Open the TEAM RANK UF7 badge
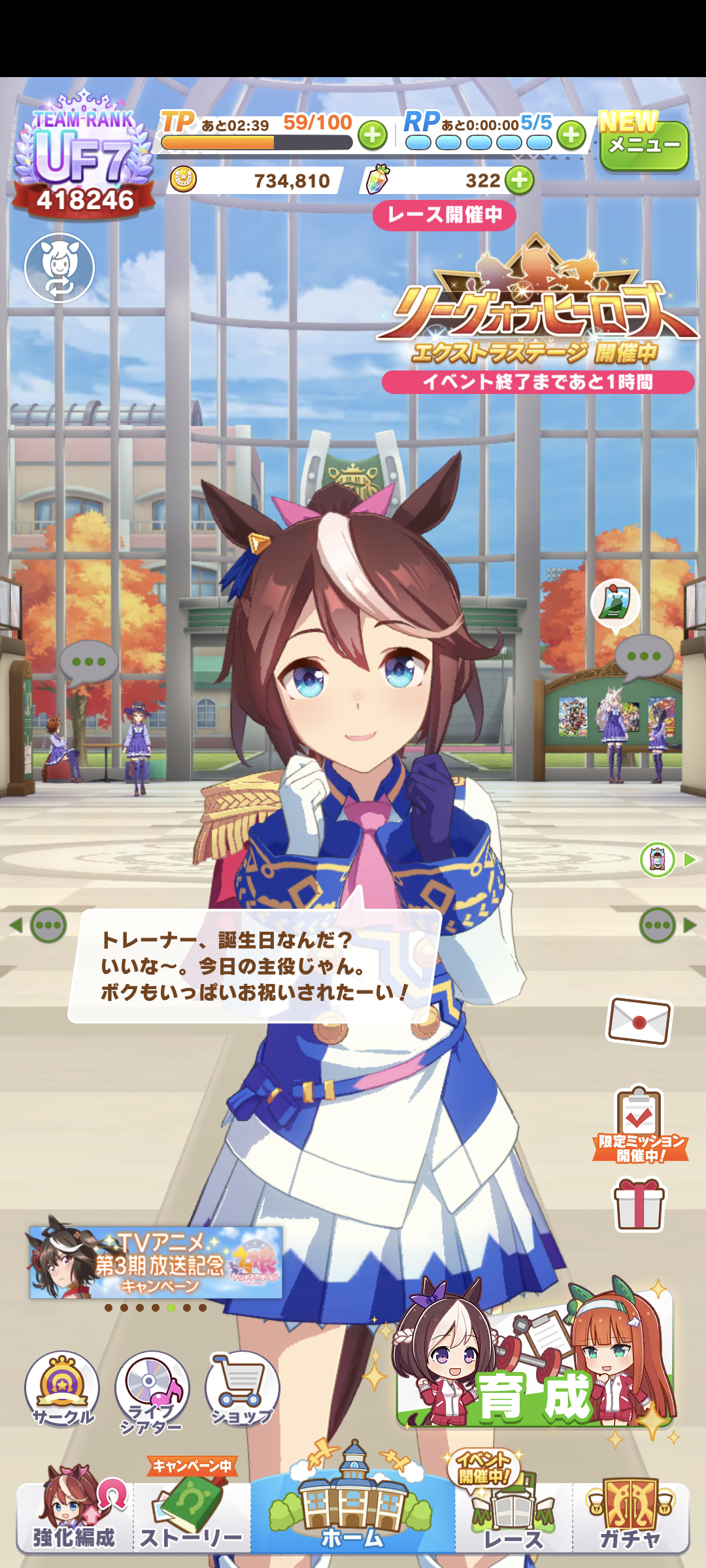Screen dimensions: 706x1568 coord(84,157)
